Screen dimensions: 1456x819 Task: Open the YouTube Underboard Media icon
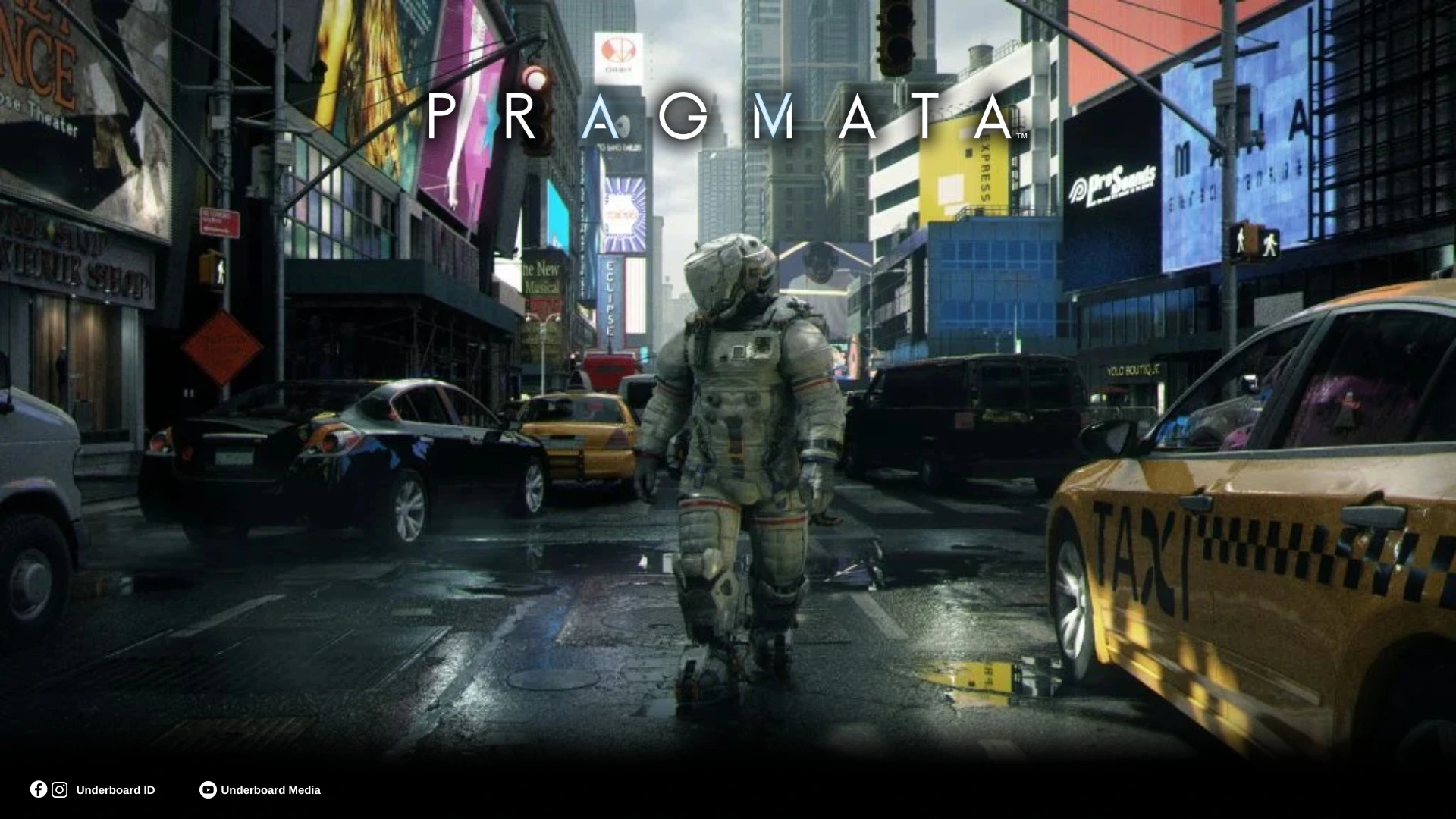point(207,790)
